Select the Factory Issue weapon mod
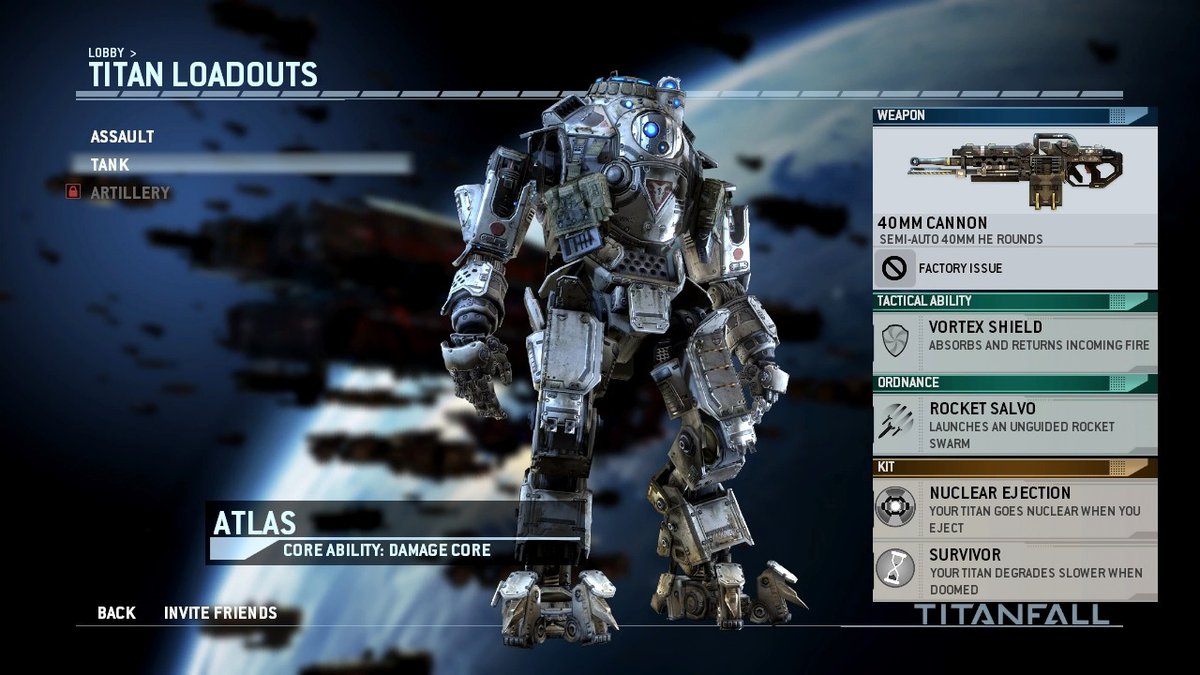Screen dimensions: 1200x675 tap(1014, 268)
